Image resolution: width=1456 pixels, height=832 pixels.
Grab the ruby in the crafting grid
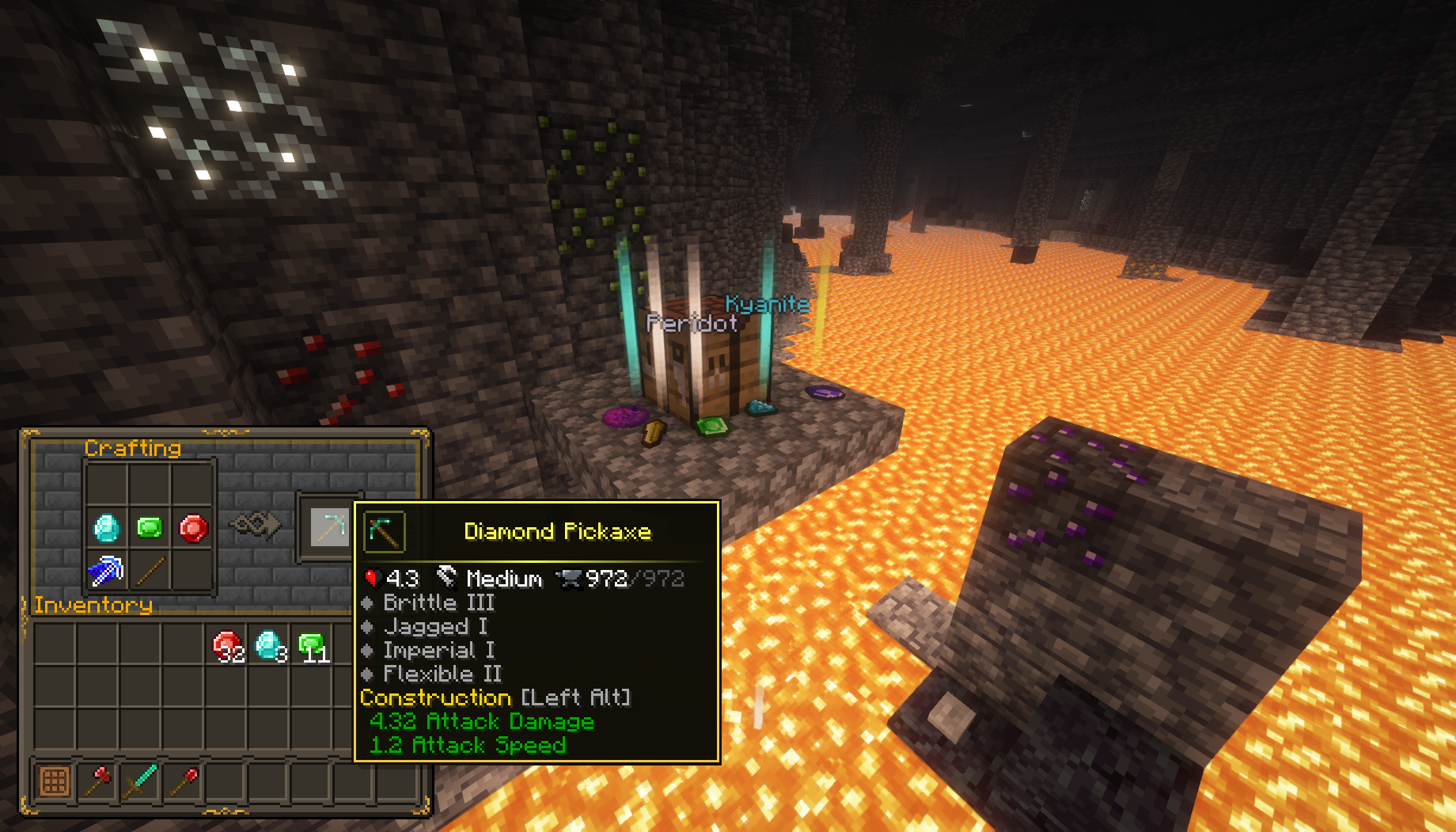(x=193, y=528)
